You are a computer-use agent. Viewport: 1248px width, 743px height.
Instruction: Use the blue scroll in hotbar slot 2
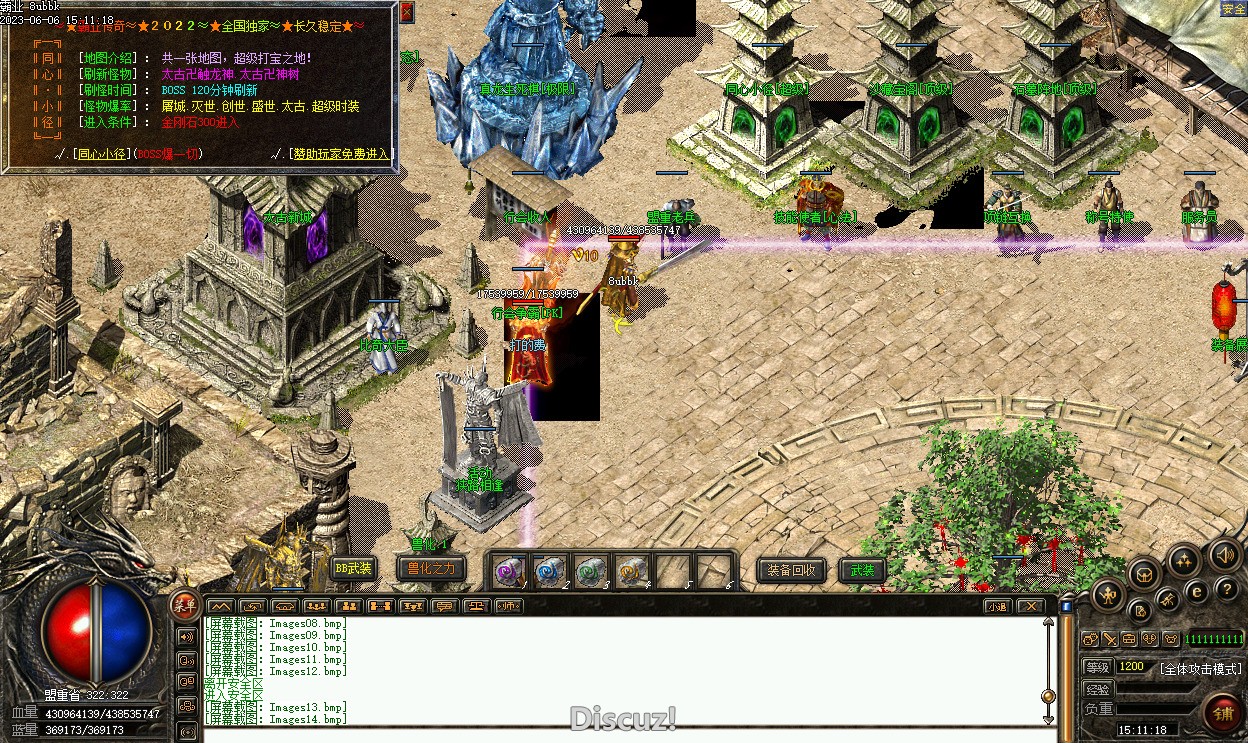548,571
